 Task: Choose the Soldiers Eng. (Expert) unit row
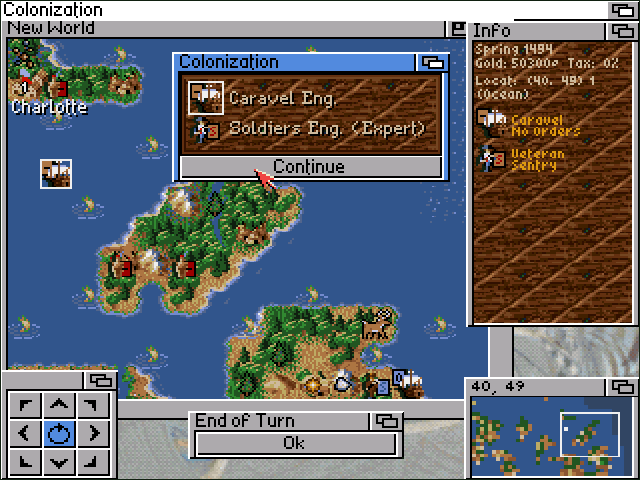click(310, 128)
